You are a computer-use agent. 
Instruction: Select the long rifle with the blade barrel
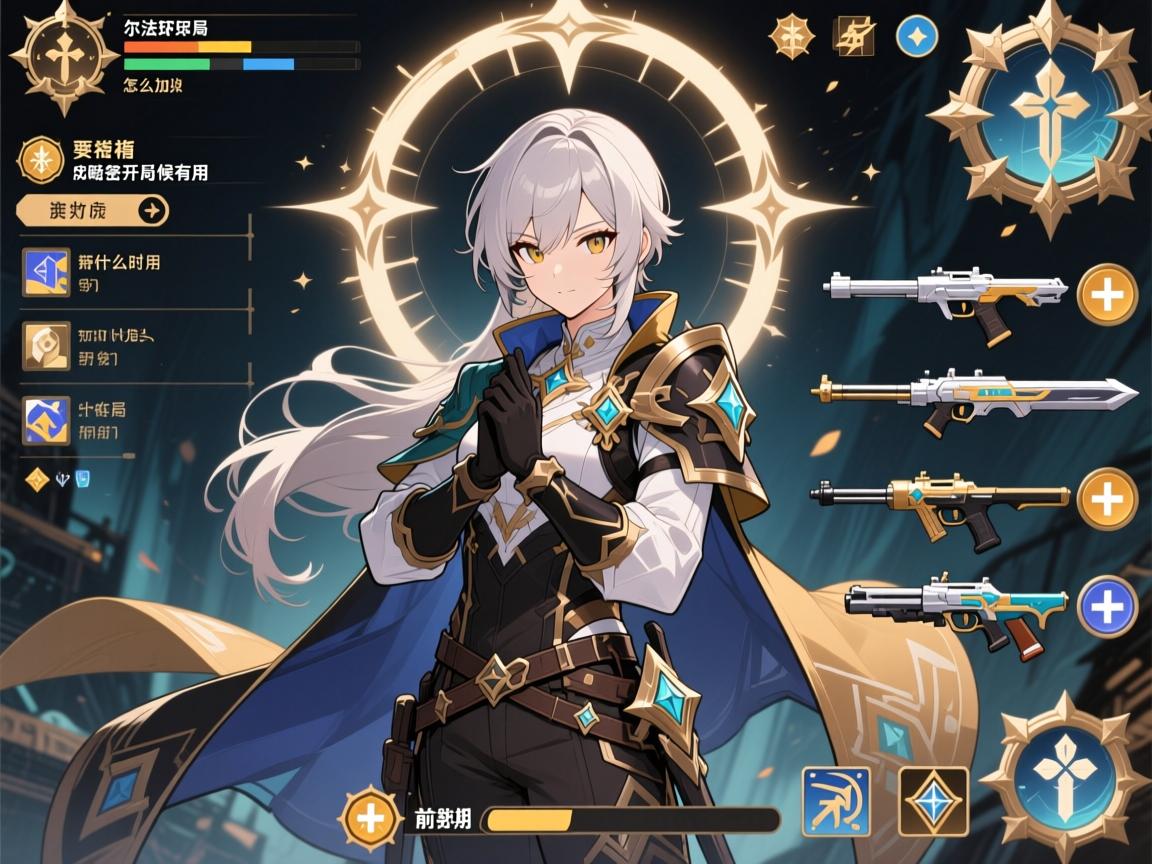(x=975, y=396)
